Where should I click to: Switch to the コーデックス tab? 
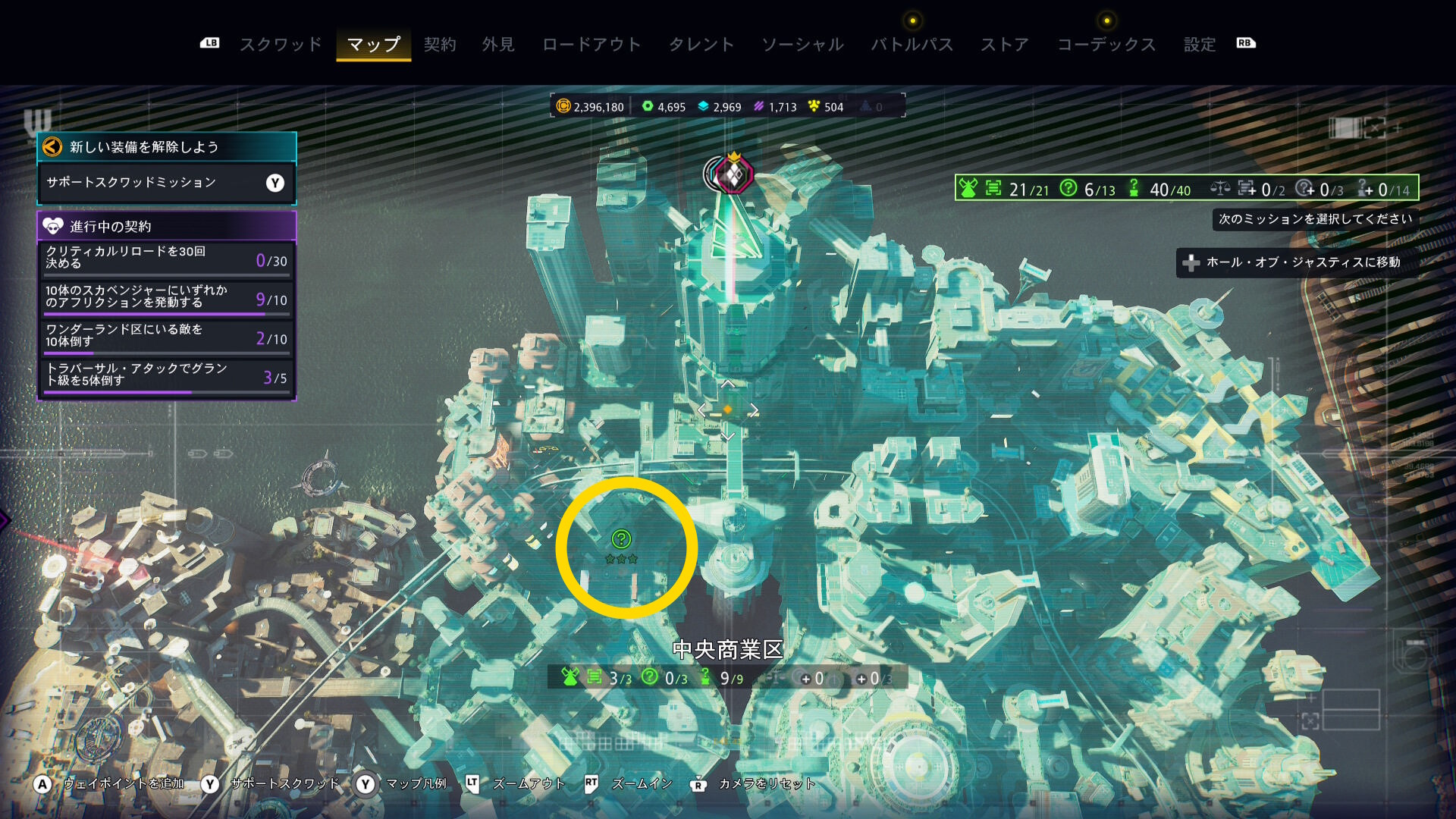click(x=1106, y=45)
